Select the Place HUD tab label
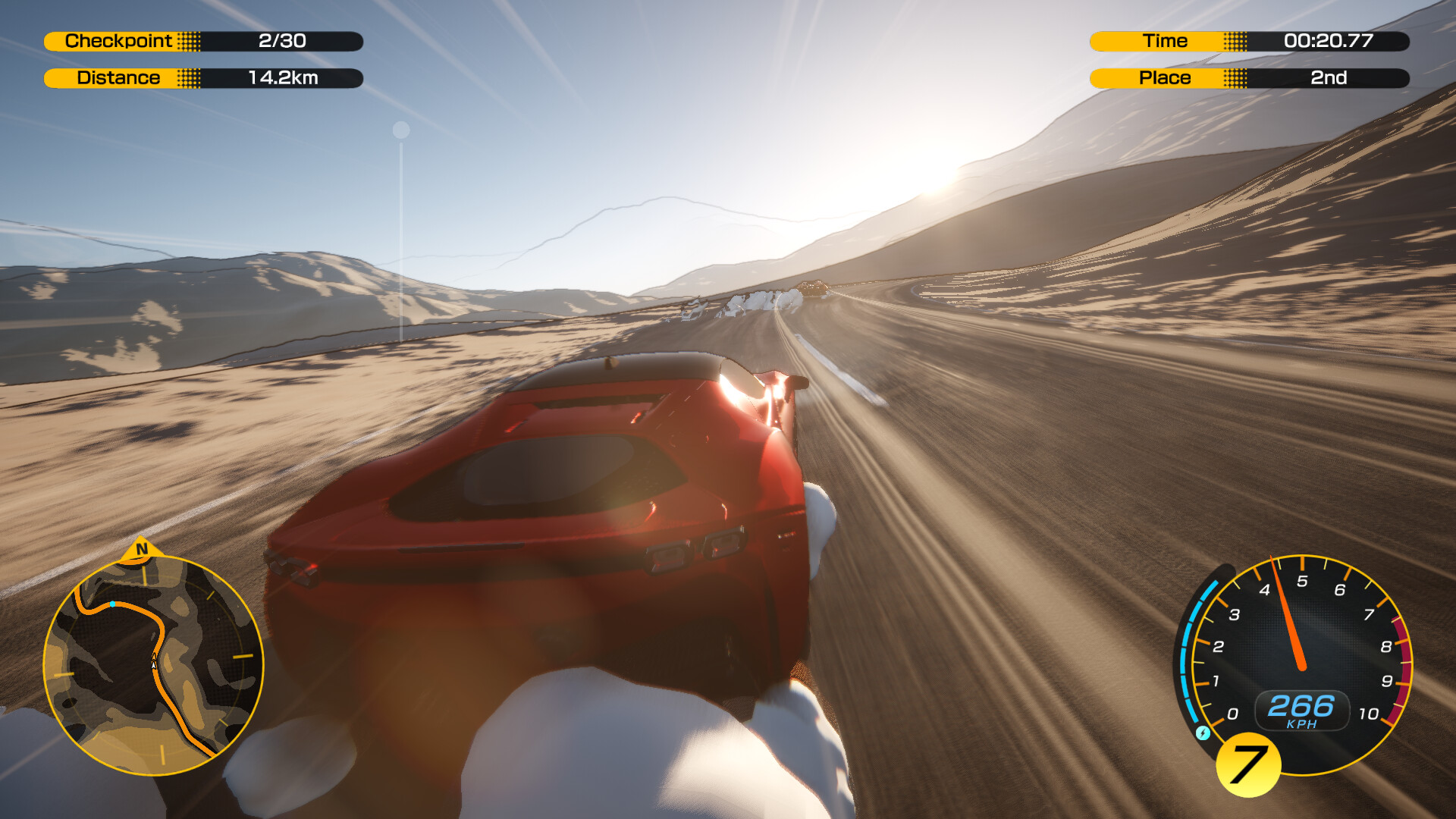 [1166, 77]
